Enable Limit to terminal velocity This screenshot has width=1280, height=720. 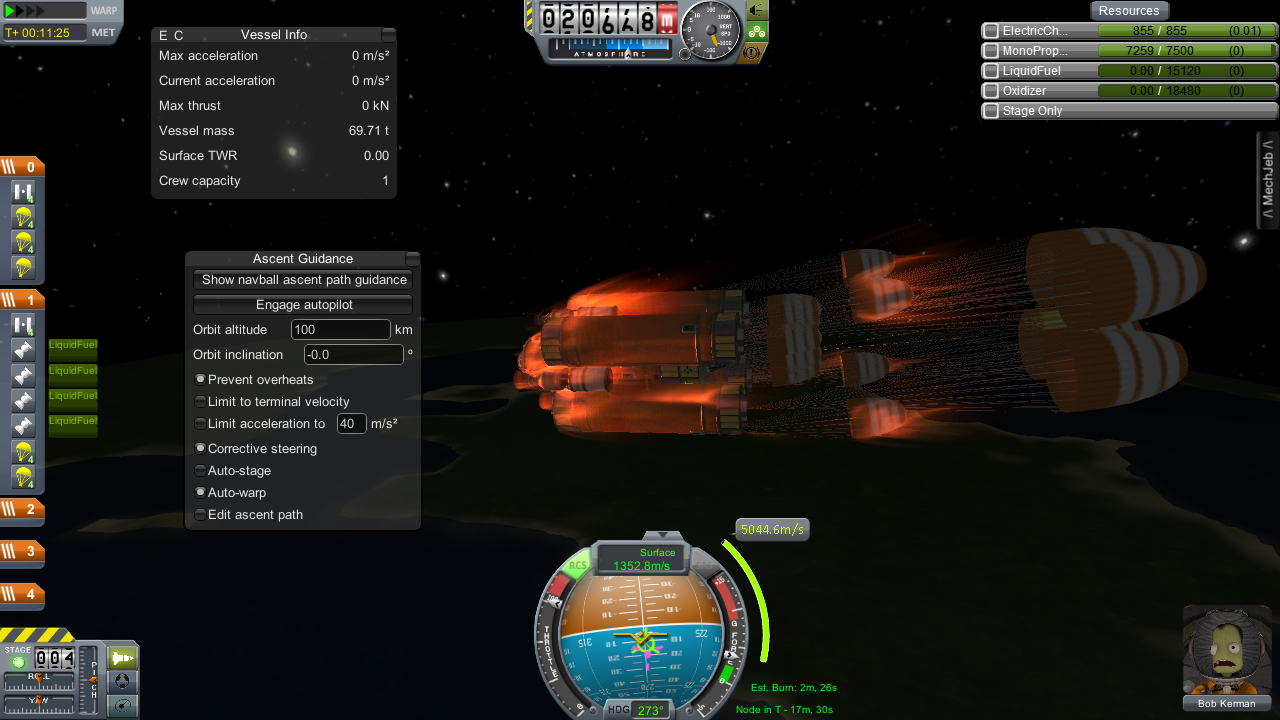[x=201, y=402]
